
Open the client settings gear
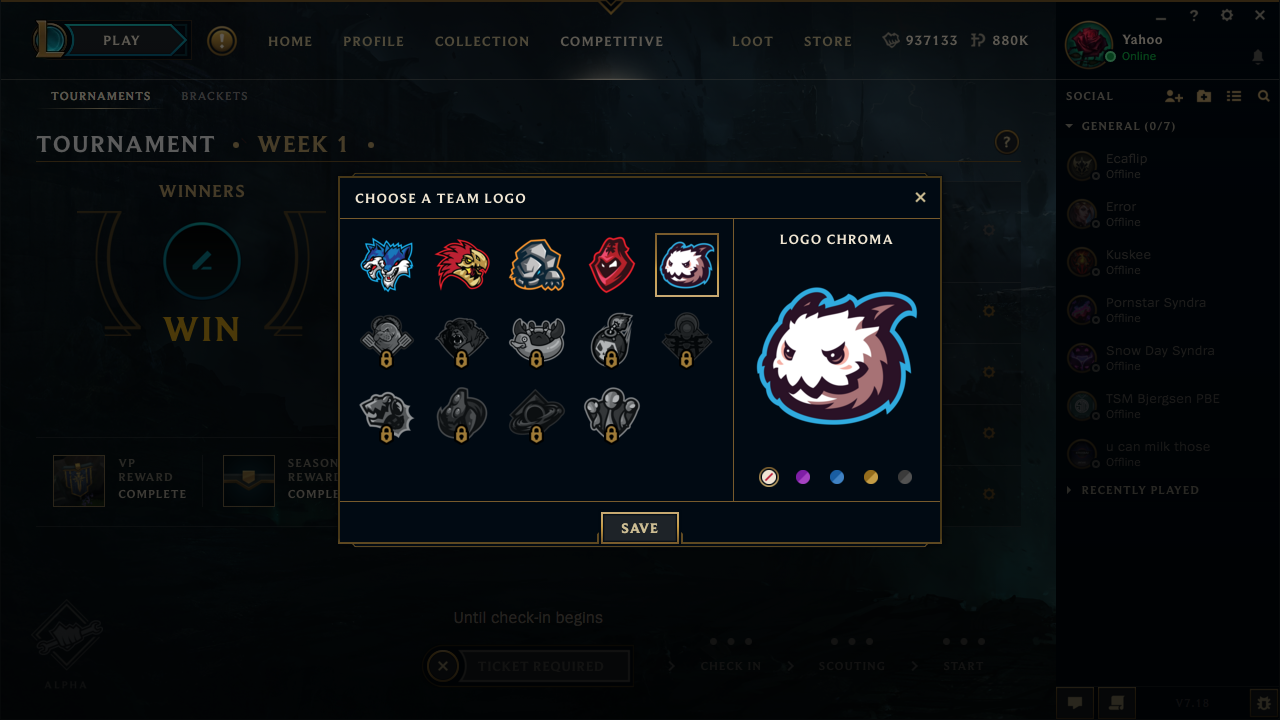[1225, 16]
